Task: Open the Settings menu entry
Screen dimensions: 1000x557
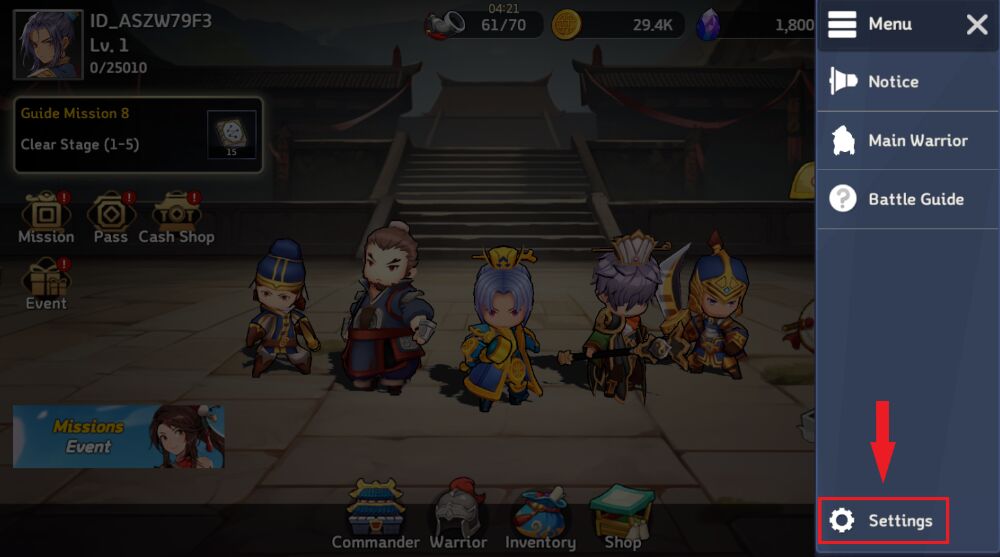Action: 883,521
